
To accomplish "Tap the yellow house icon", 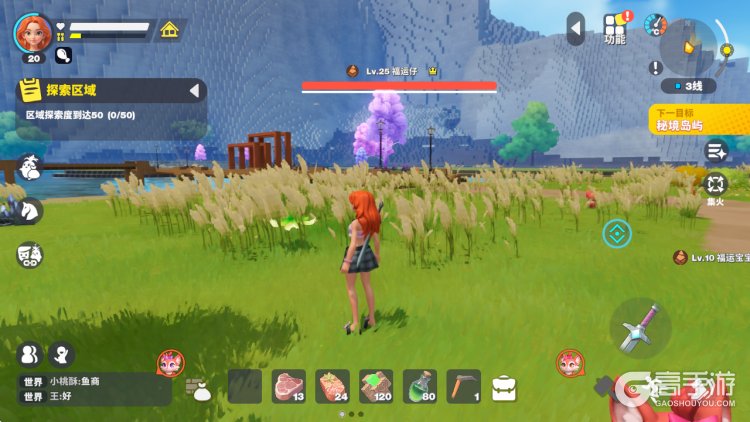I will tap(170, 30).
